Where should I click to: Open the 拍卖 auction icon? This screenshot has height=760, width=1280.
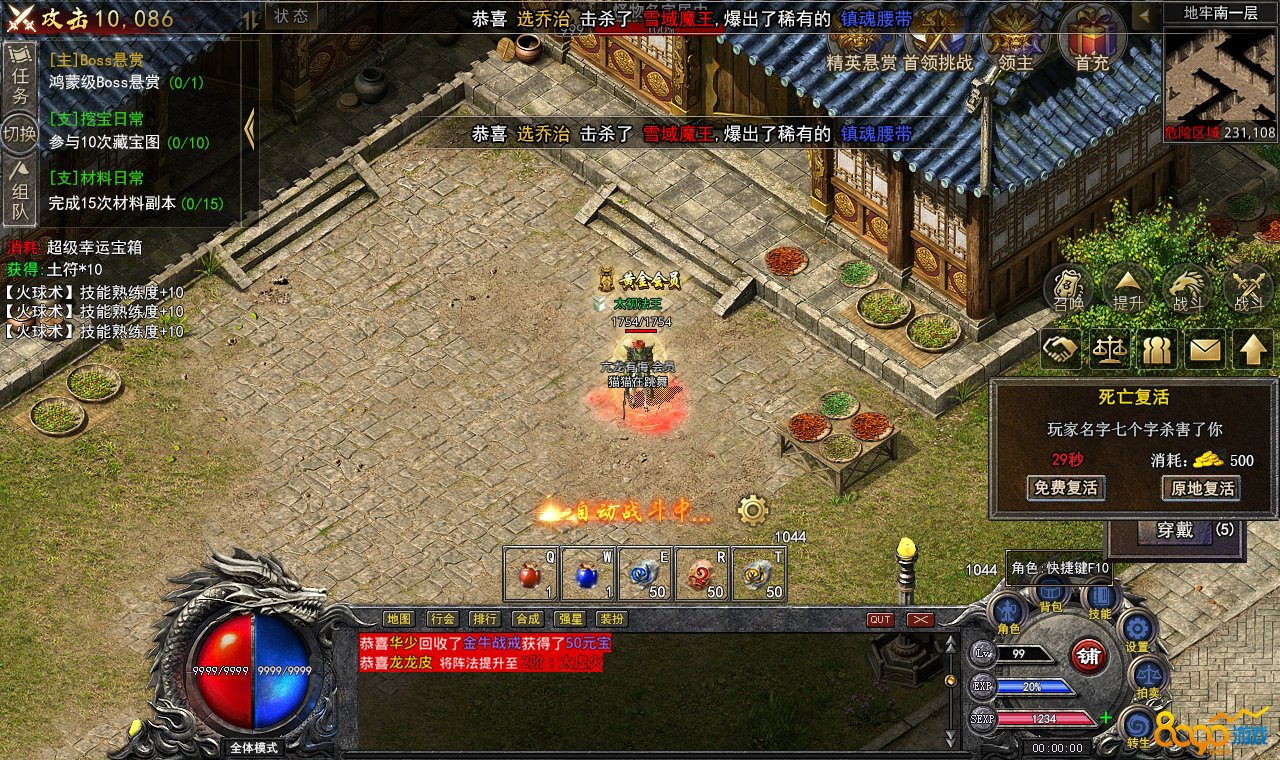pos(1147,679)
